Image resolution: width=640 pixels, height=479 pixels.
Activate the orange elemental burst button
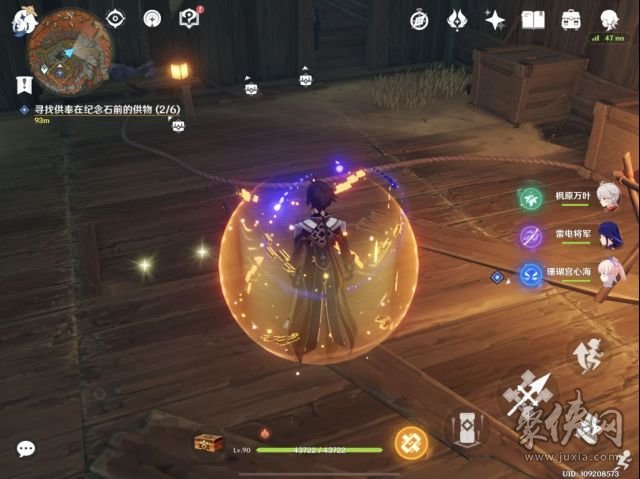coord(409,443)
